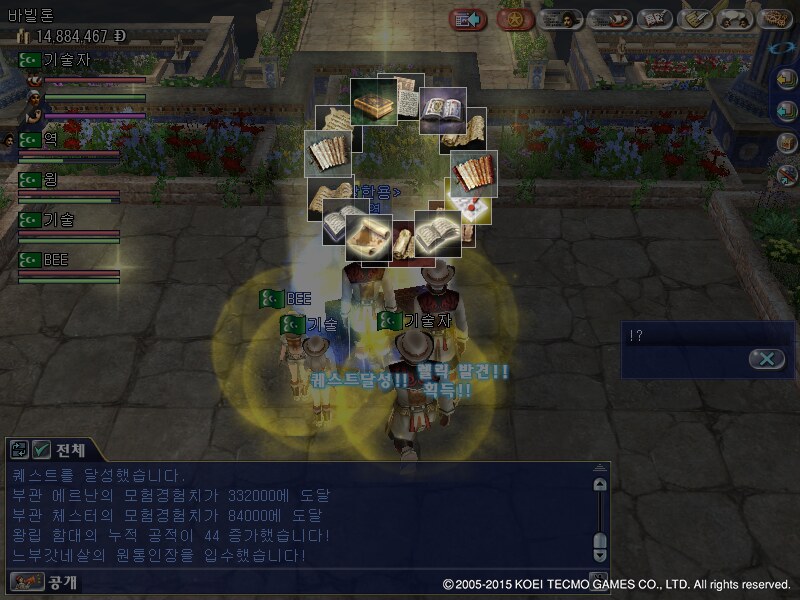
Task: Select party member 기술 in the party list
Action: (x=59, y=220)
